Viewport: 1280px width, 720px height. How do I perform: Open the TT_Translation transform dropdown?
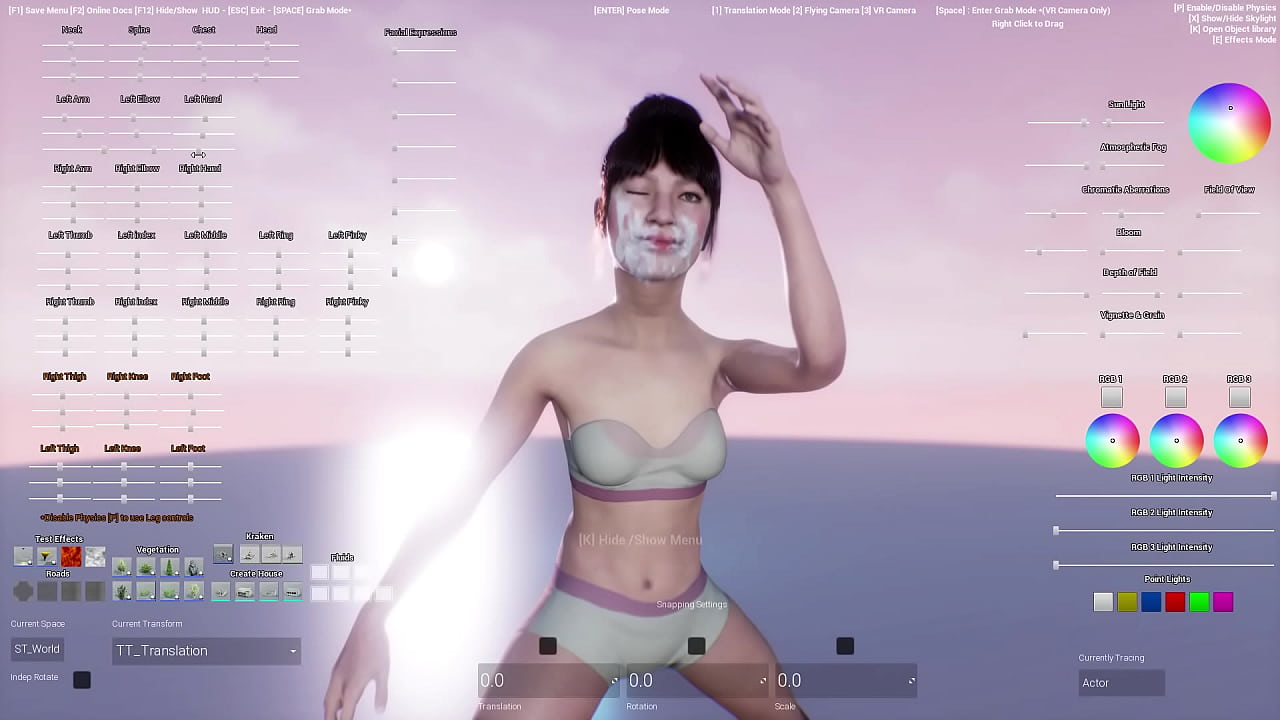pos(205,650)
